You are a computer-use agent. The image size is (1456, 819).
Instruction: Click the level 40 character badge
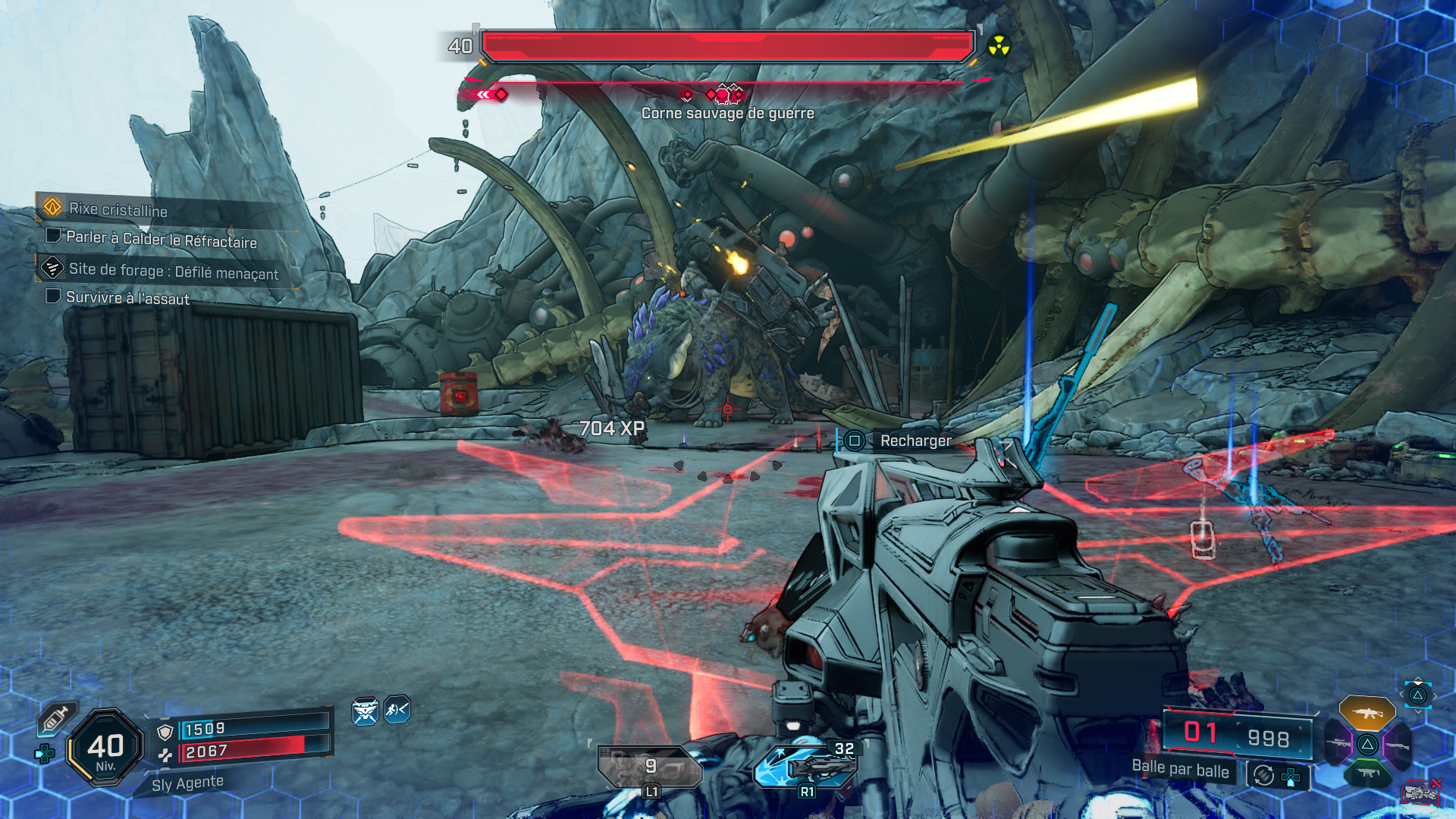[105, 748]
